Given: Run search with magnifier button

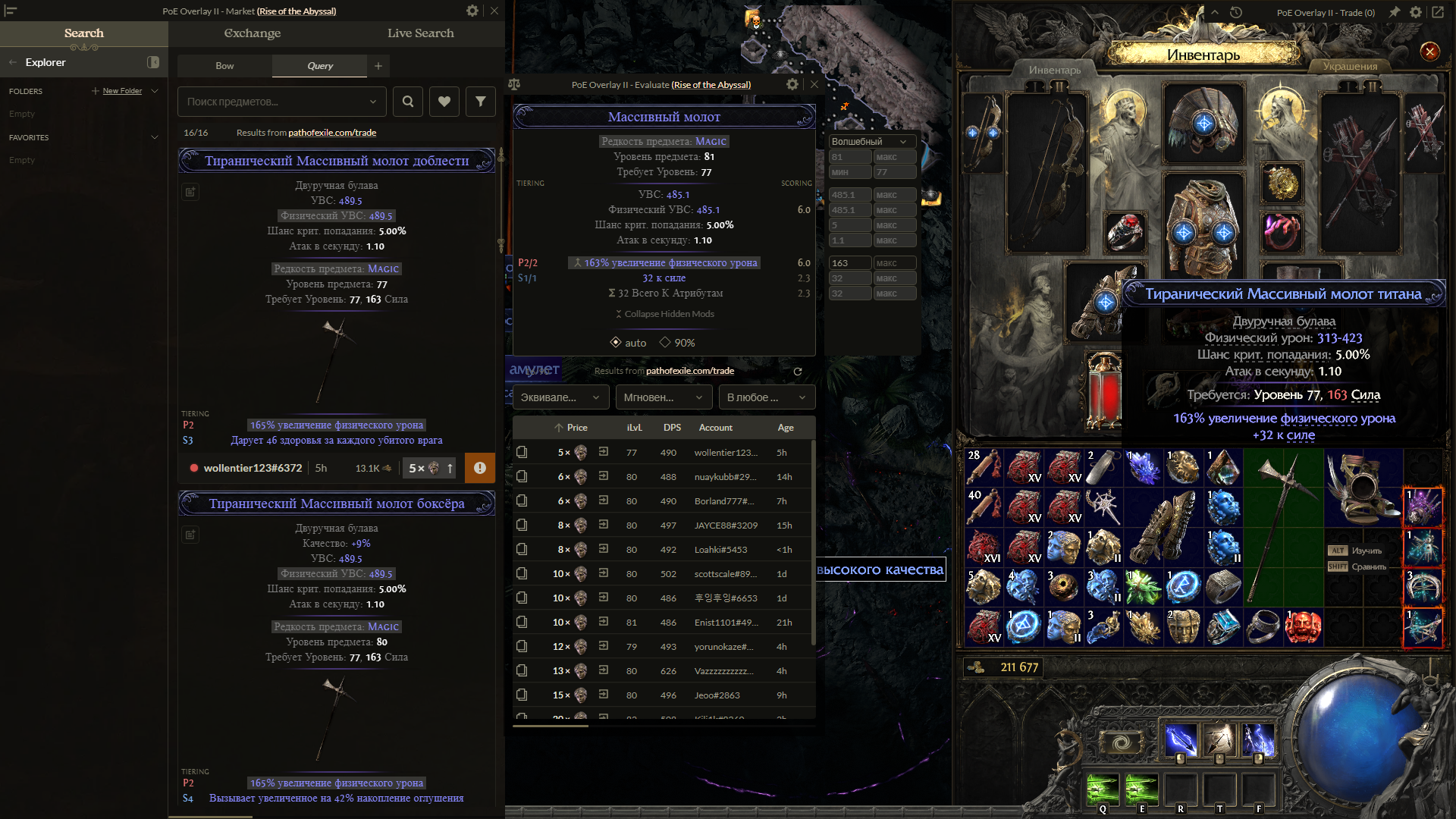Looking at the screenshot, I should [408, 102].
